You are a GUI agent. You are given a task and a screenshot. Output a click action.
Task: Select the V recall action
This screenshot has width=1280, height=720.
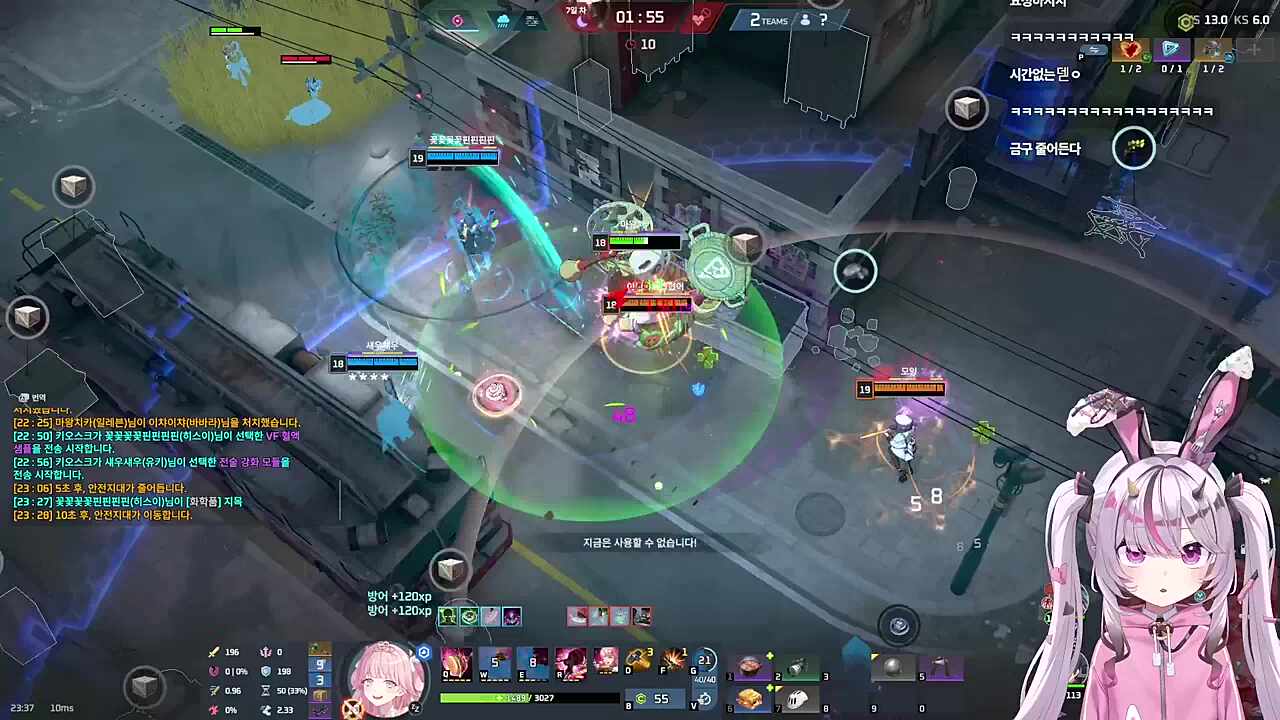[x=703, y=700]
